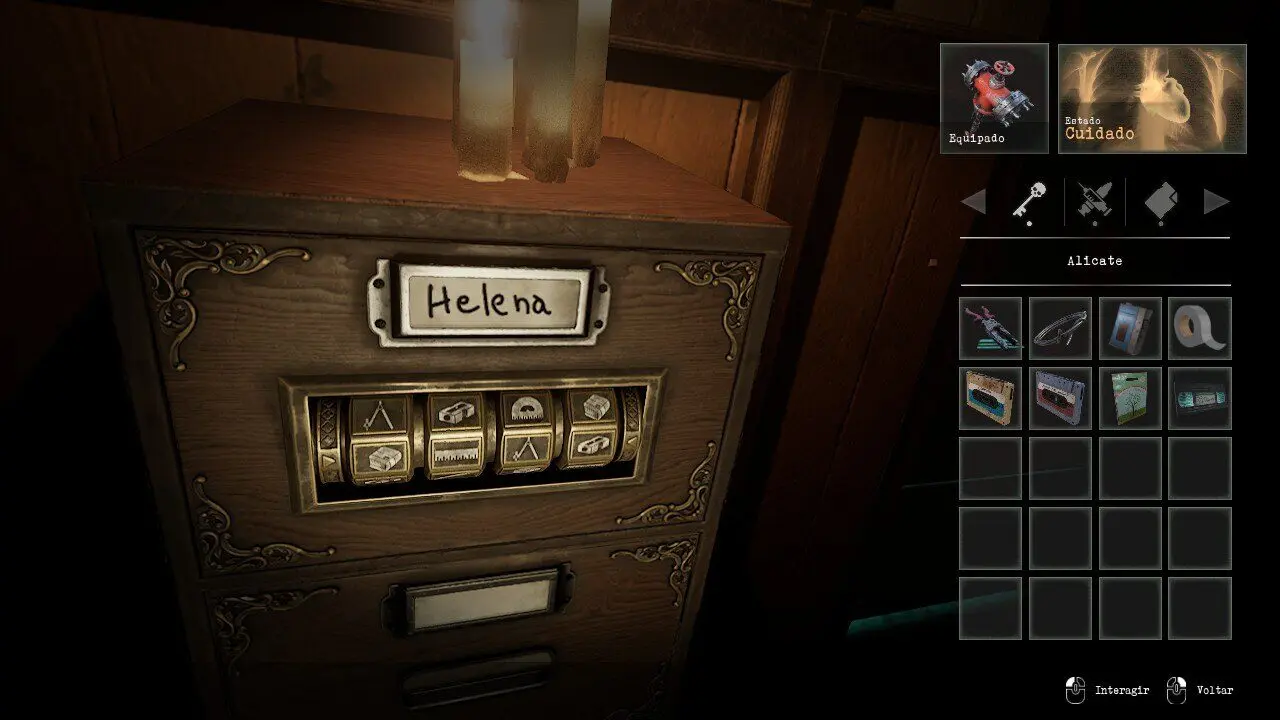Select the Alicate pliers inventory slot
The height and width of the screenshot is (720, 1280).
990,329
